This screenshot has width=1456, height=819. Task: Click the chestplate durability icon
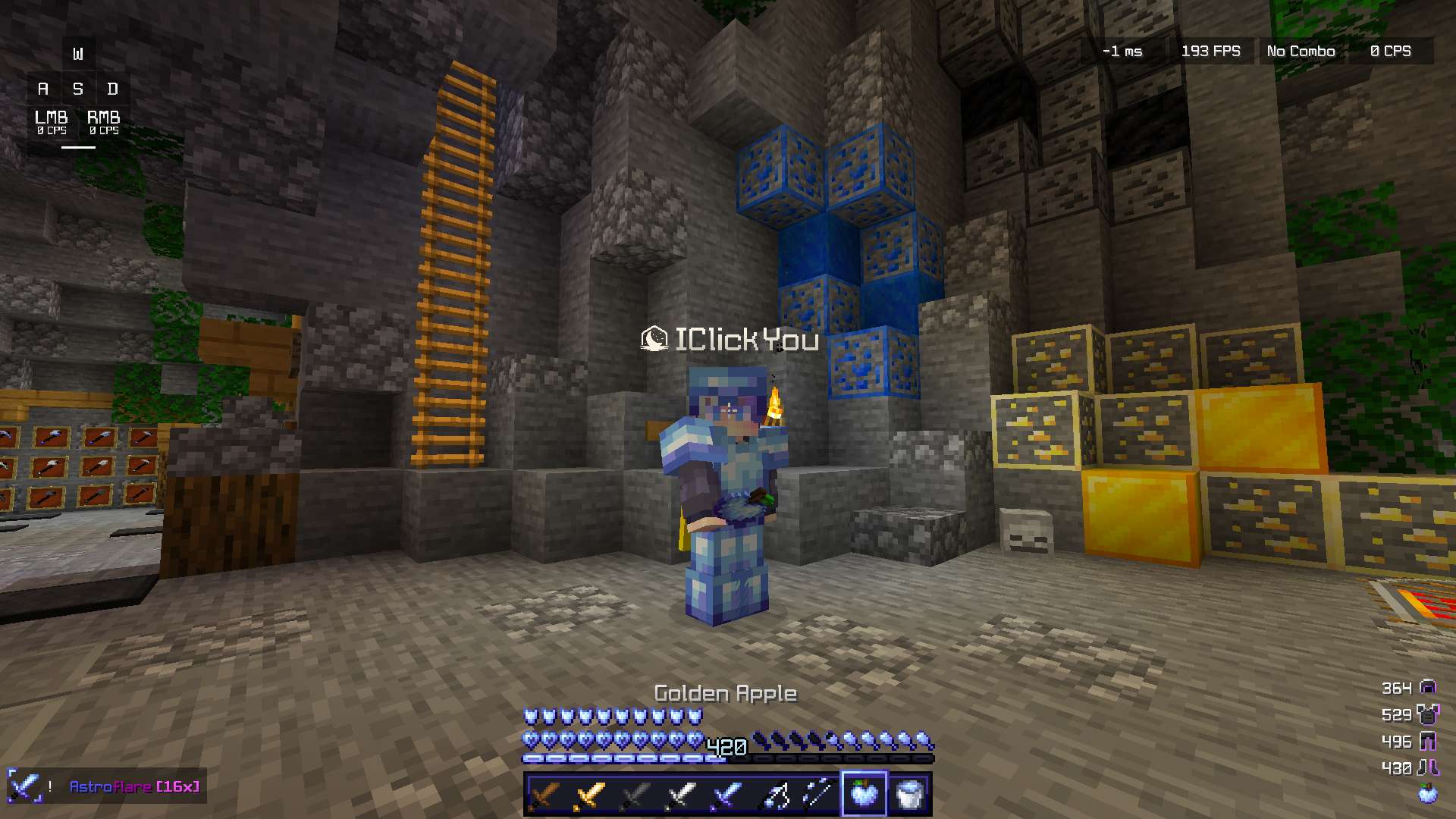pyautogui.click(x=1428, y=714)
